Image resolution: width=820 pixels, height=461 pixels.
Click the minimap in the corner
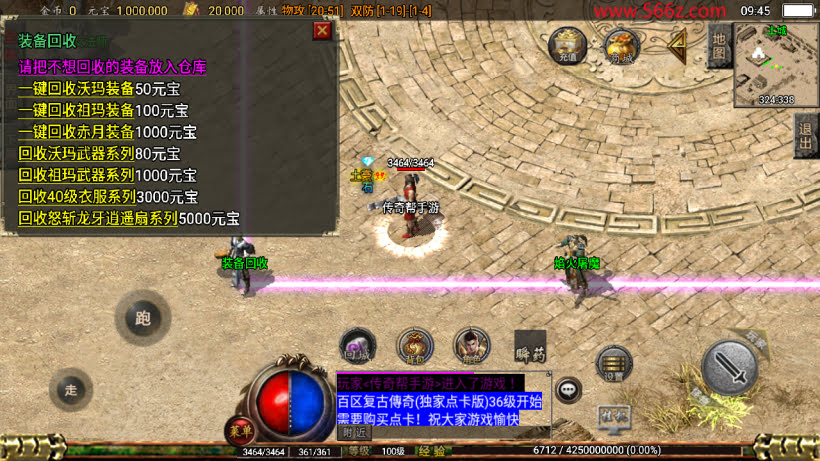[776, 63]
